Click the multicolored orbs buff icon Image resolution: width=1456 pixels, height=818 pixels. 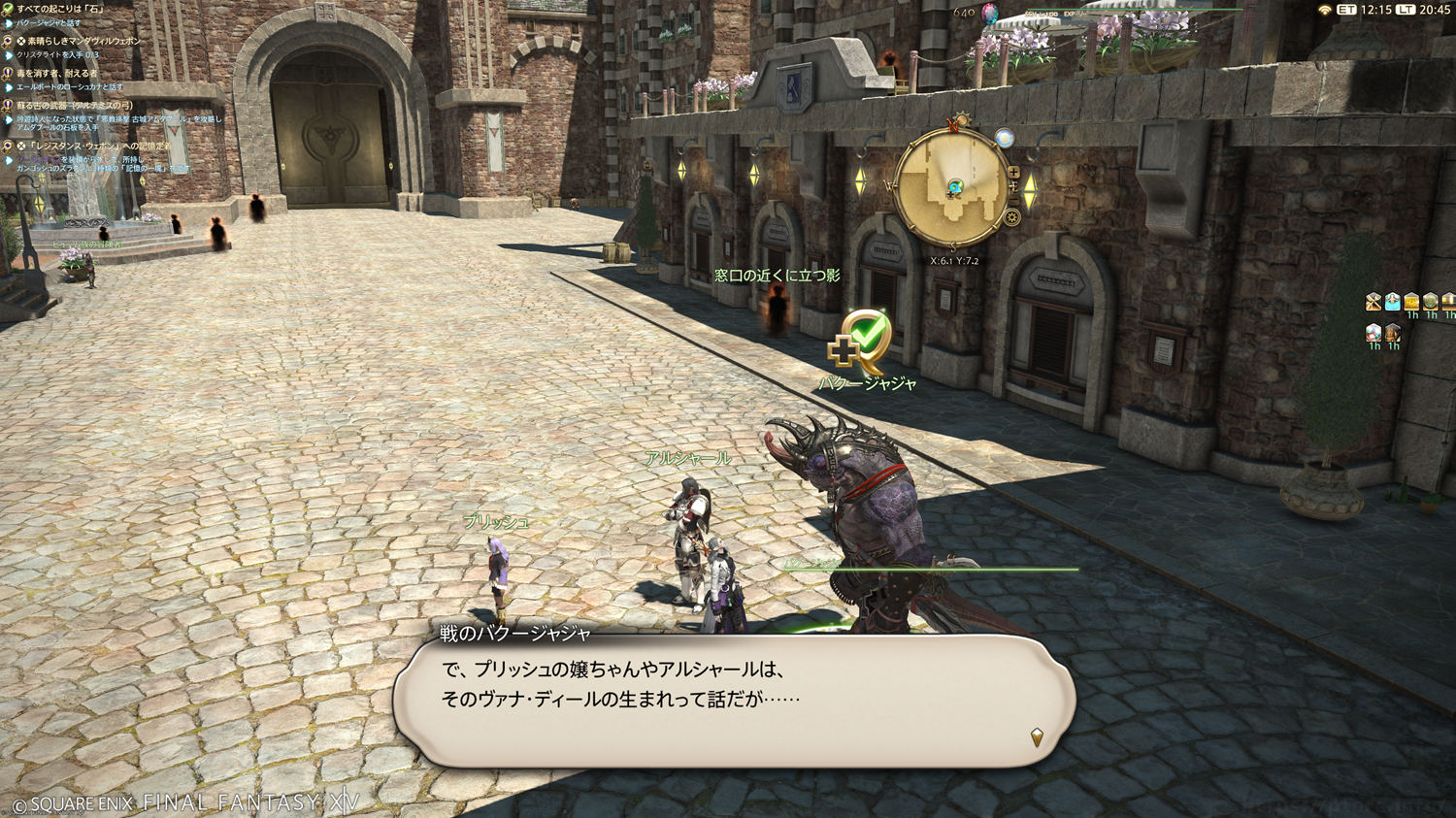click(1373, 334)
